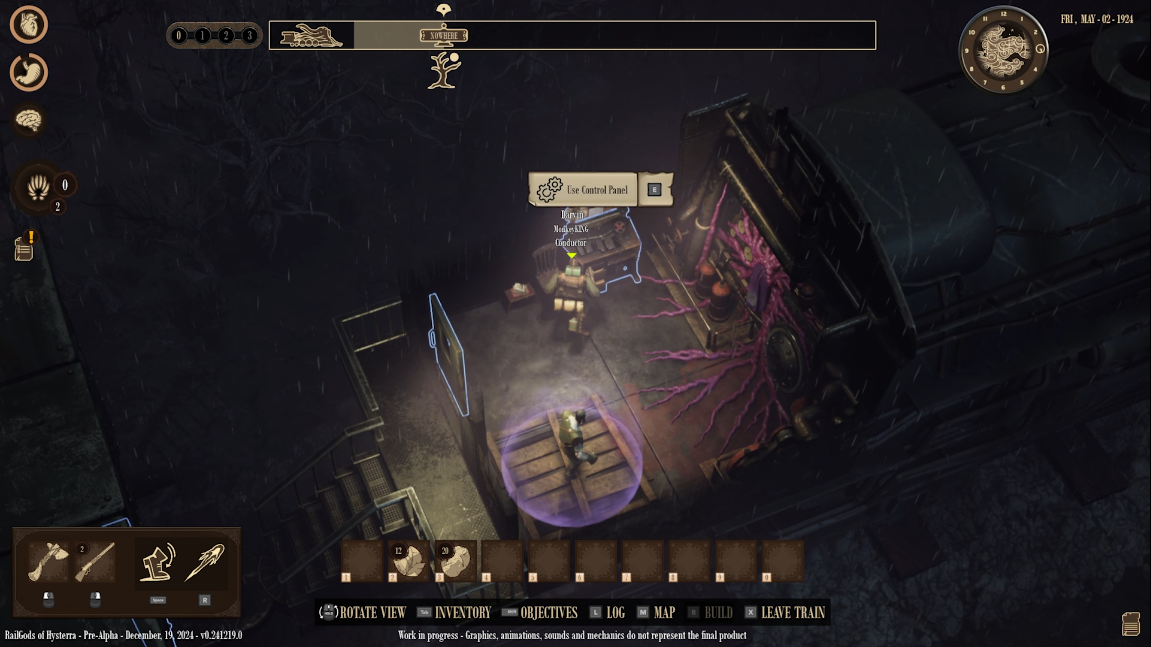Select hotbar slot 2 with 12 leaves
The height and width of the screenshot is (647, 1151).
[410, 562]
